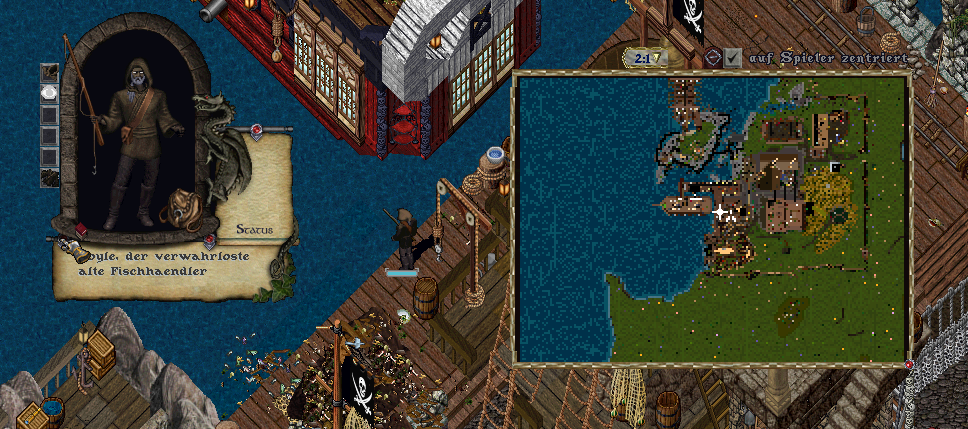Open the backpack on the paperdoll
This screenshot has width=968, height=429.
[x=184, y=209]
